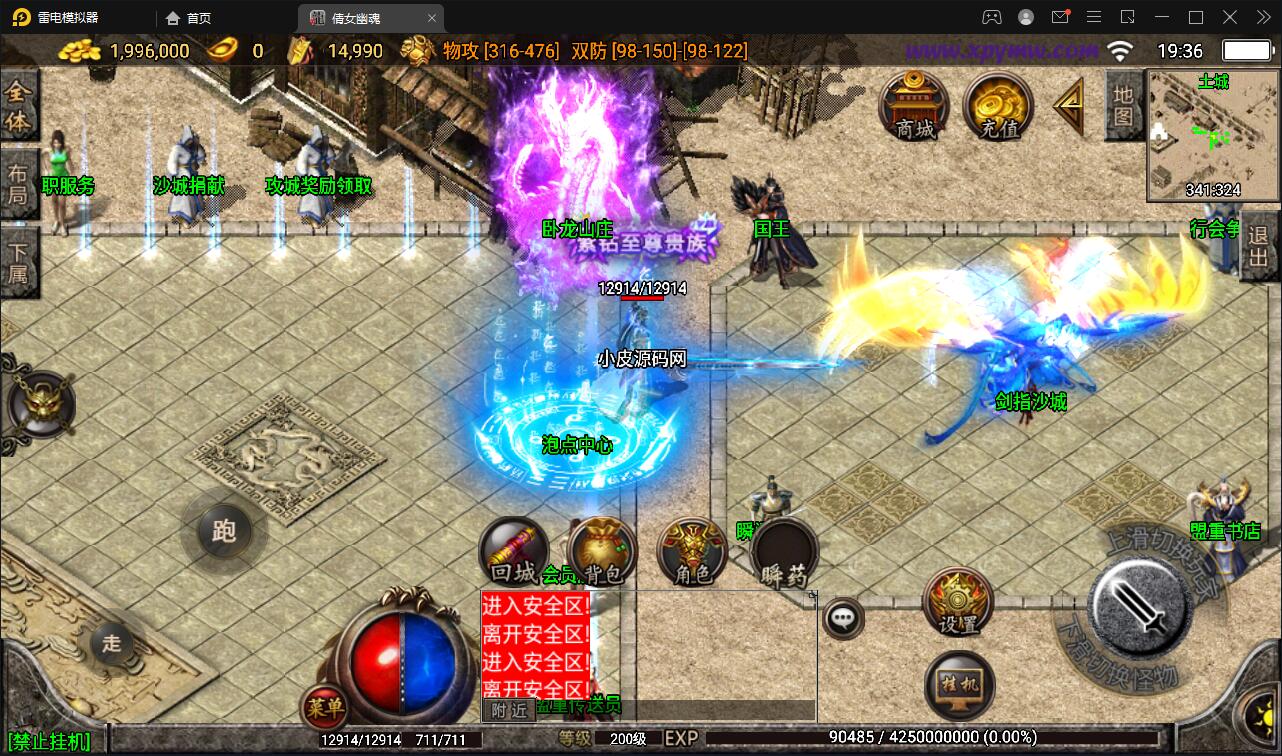Close the 倩女幽魂 emulator tab
Viewport: 1282px width, 756px height.
(432, 18)
